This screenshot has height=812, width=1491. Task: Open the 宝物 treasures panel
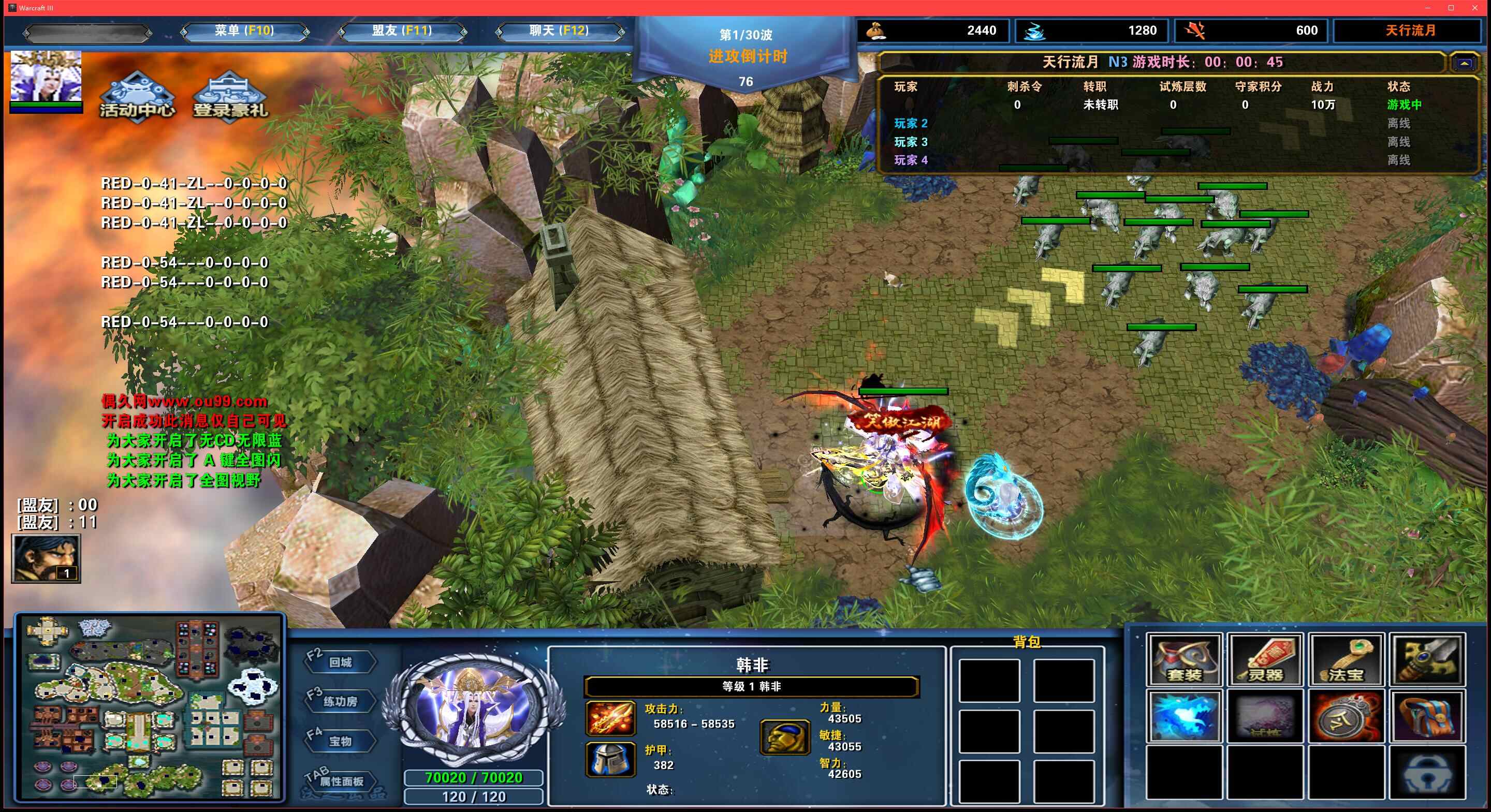(340, 742)
